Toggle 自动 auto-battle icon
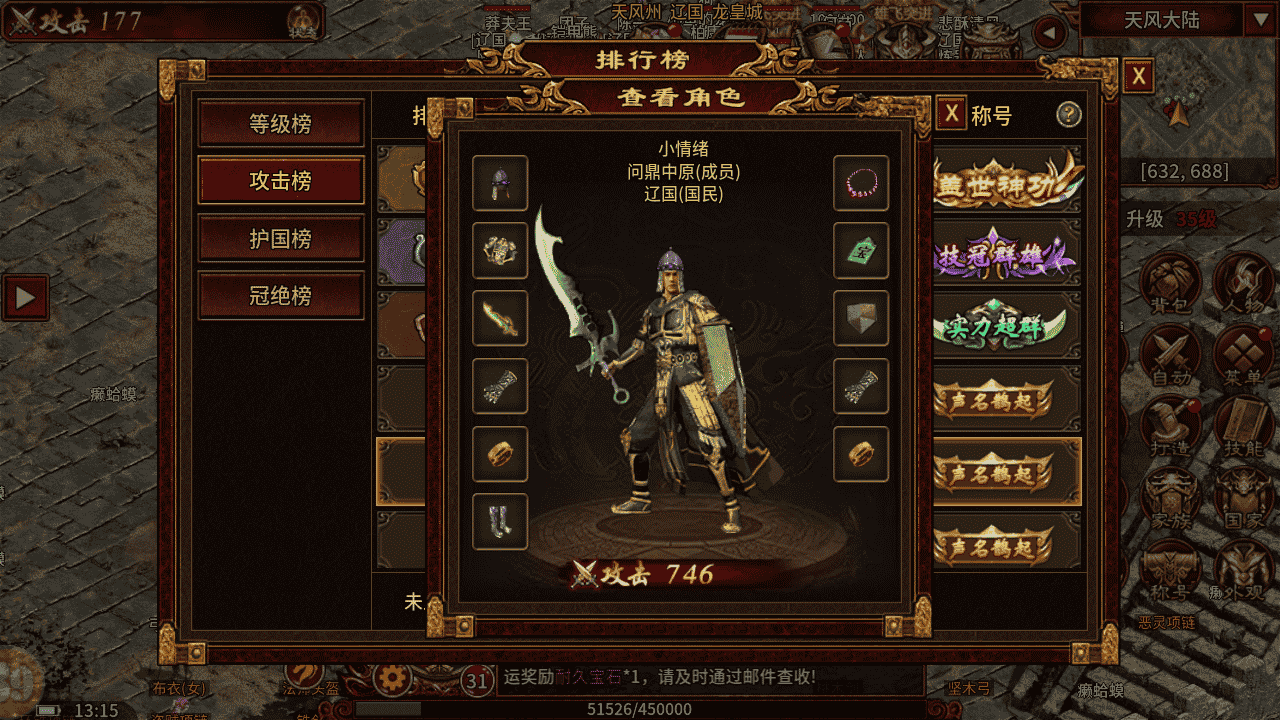Image resolution: width=1280 pixels, height=720 pixels. click(1170, 355)
